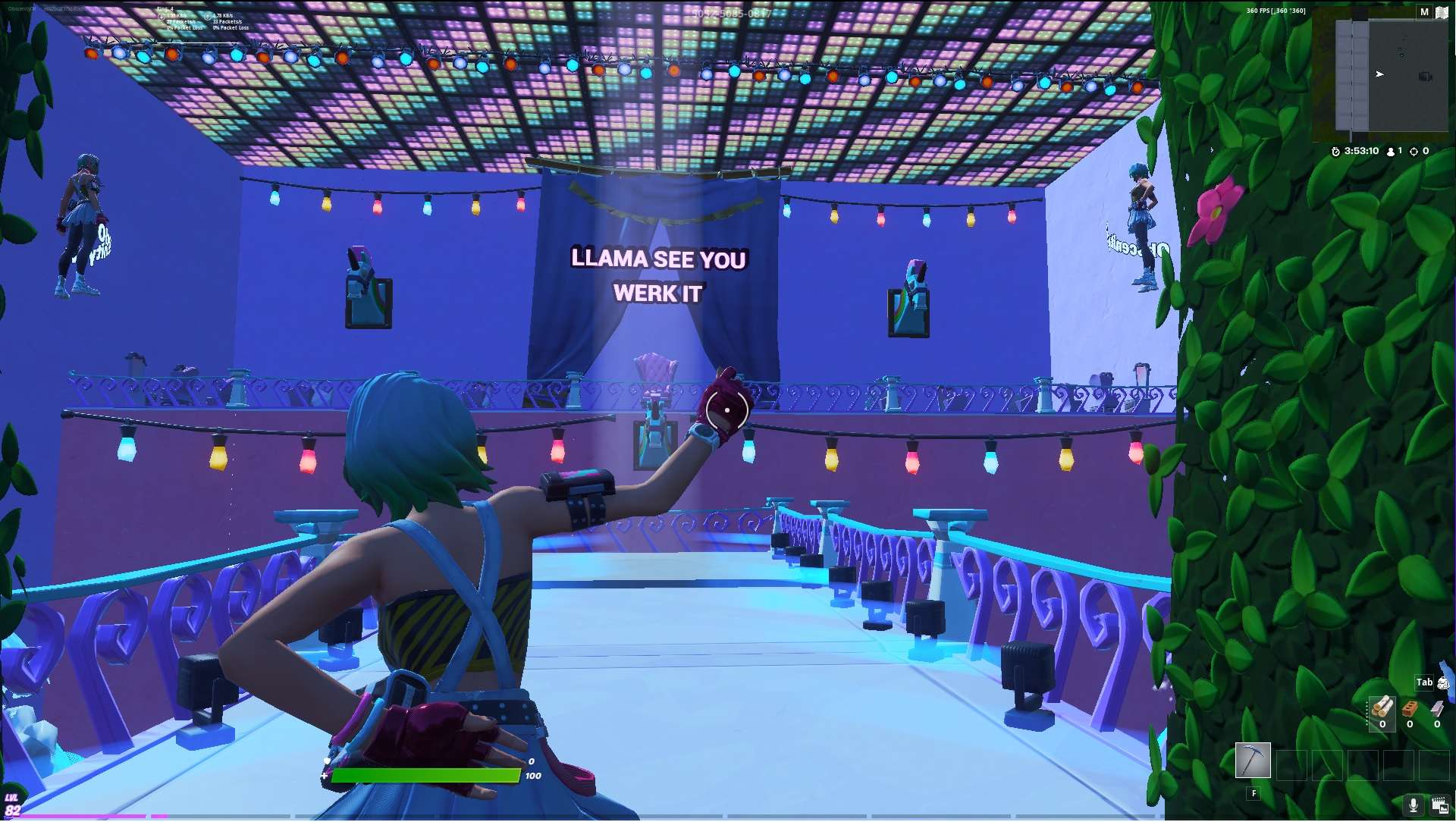
Task: Select the pickaxe in the hotbar
Action: coord(1254,761)
